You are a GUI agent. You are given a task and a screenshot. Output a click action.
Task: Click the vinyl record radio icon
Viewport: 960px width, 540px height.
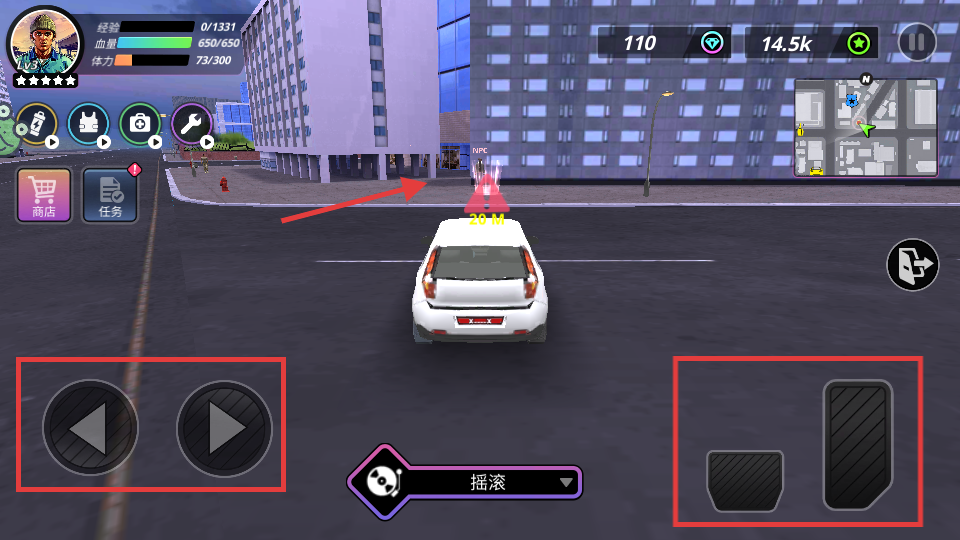[x=380, y=482]
